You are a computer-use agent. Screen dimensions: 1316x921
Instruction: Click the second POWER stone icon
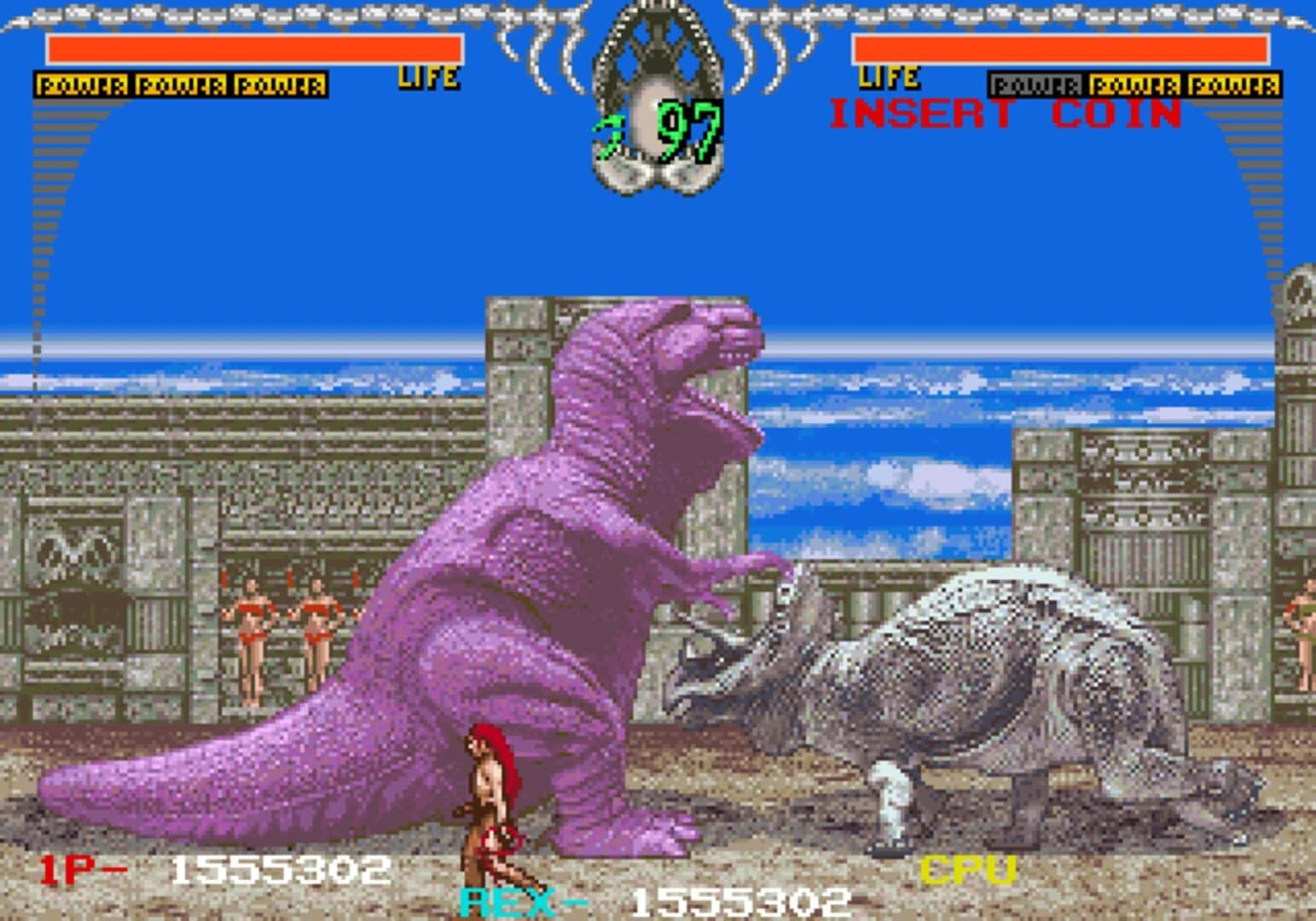point(179,83)
